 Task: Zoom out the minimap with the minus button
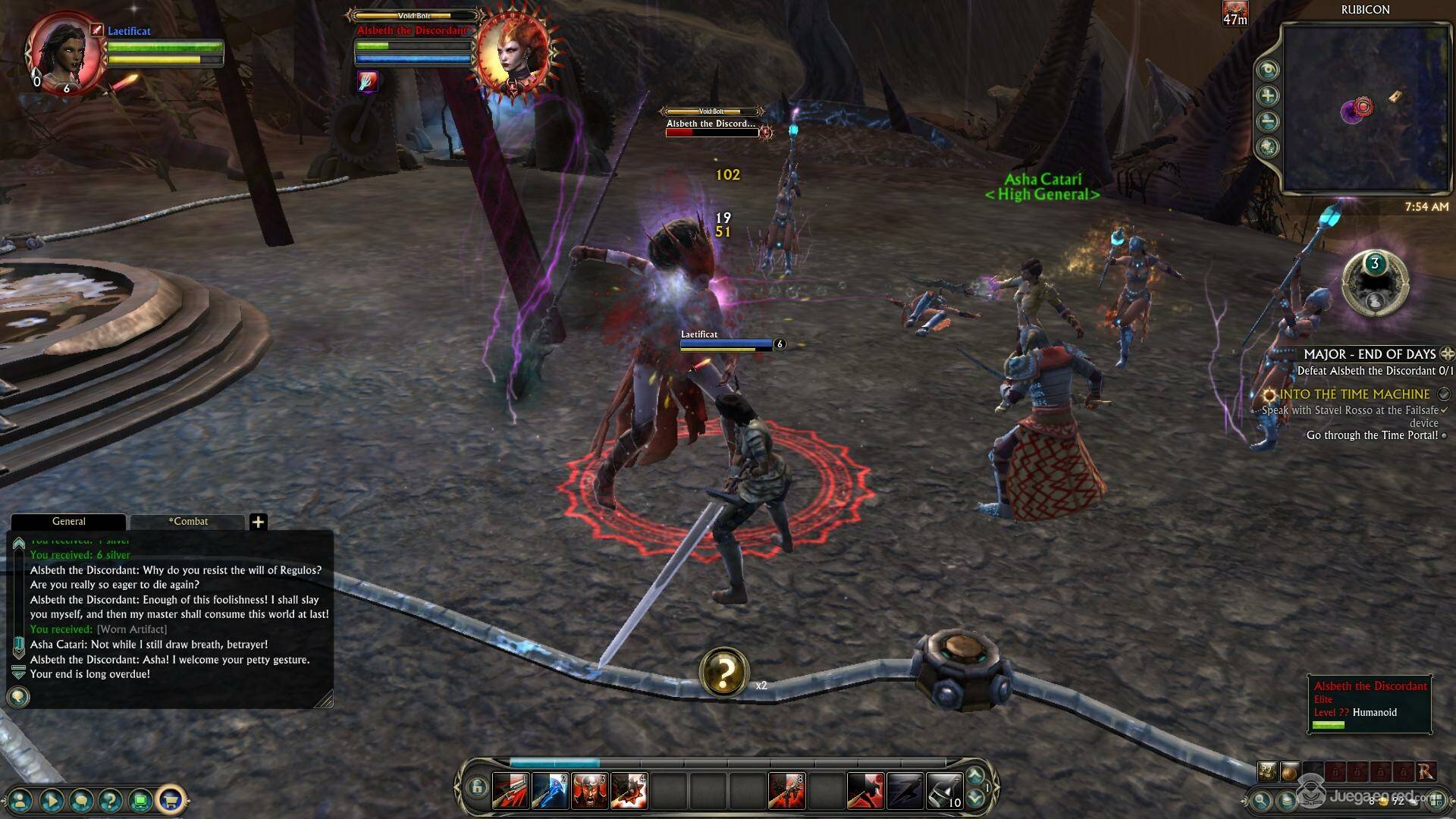[1268, 121]
